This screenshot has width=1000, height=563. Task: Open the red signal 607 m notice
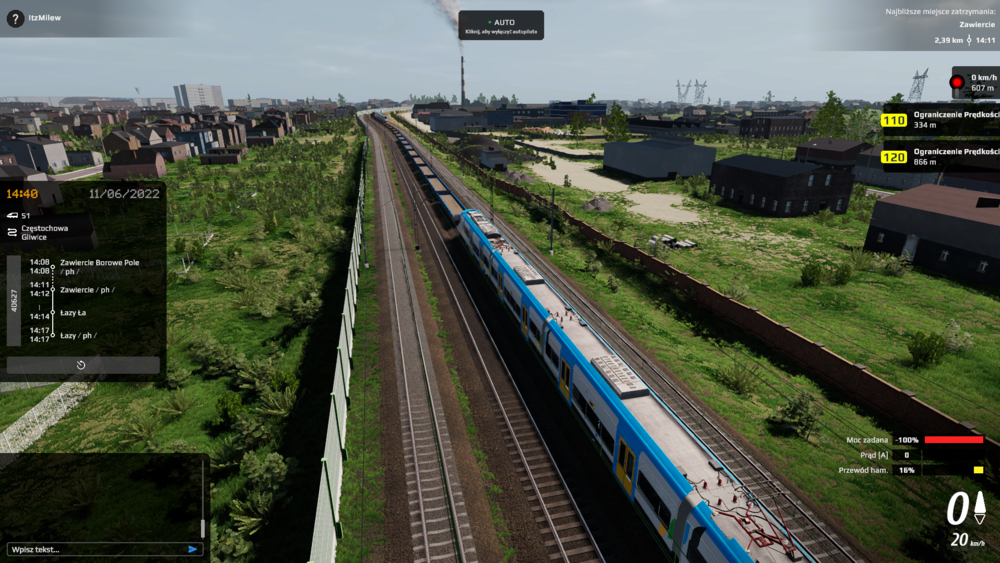973,82
